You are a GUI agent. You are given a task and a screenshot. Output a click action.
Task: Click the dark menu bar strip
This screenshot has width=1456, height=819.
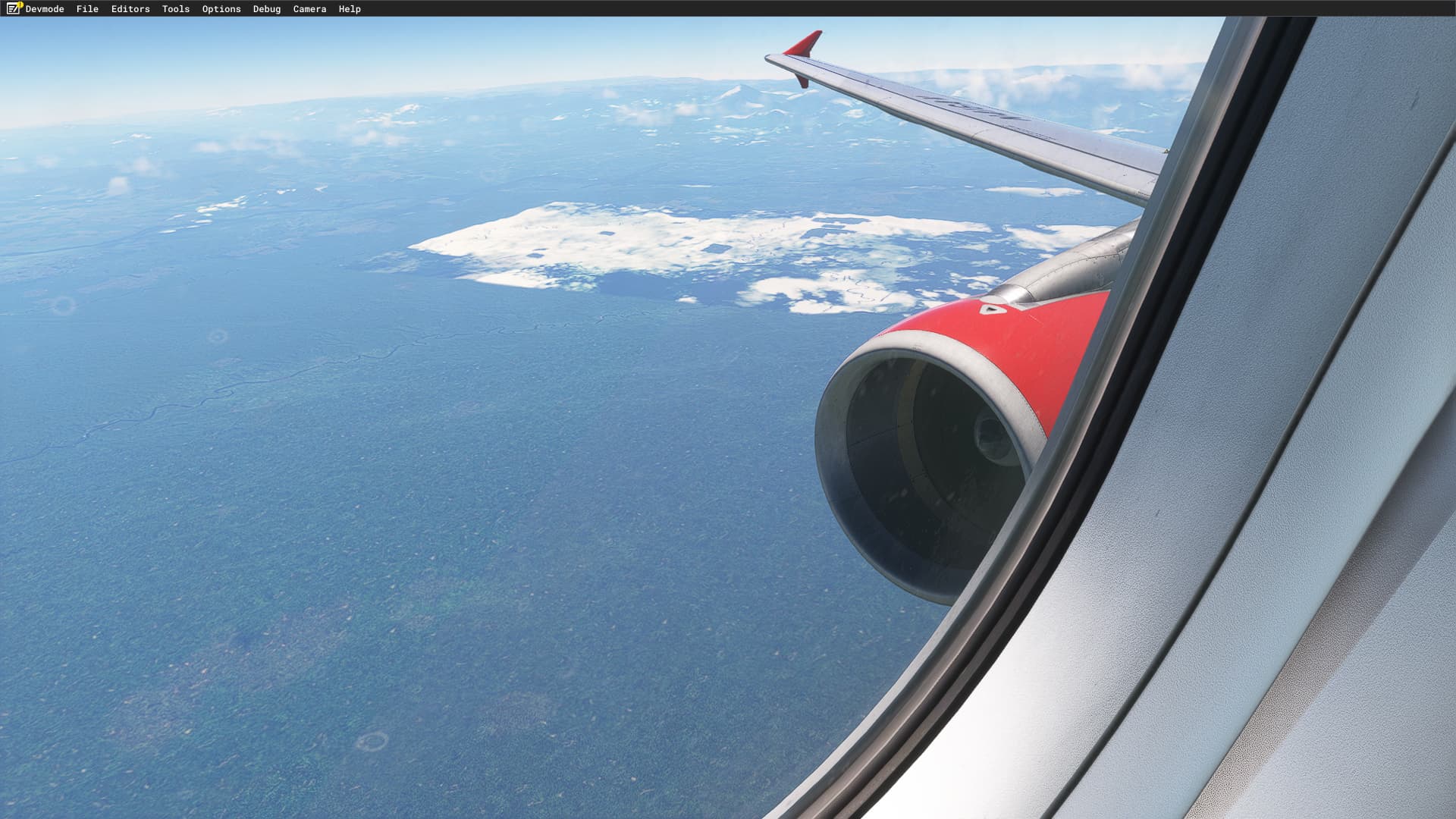pyautogui.click(x=531, y=8)
